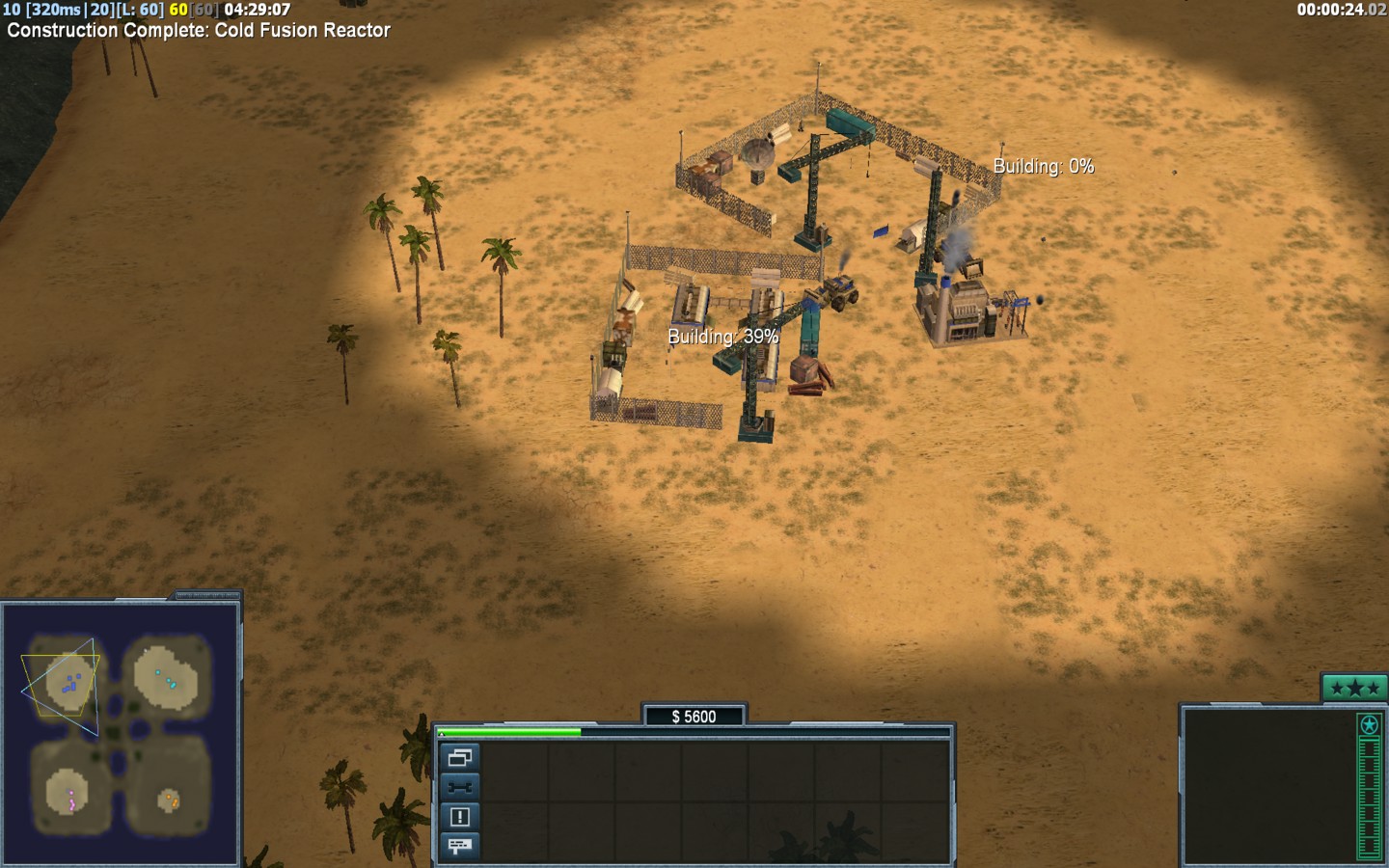Screen dimensions: 1389x868
Task: View the pink base on the minimap
Action: click(69, 799)
